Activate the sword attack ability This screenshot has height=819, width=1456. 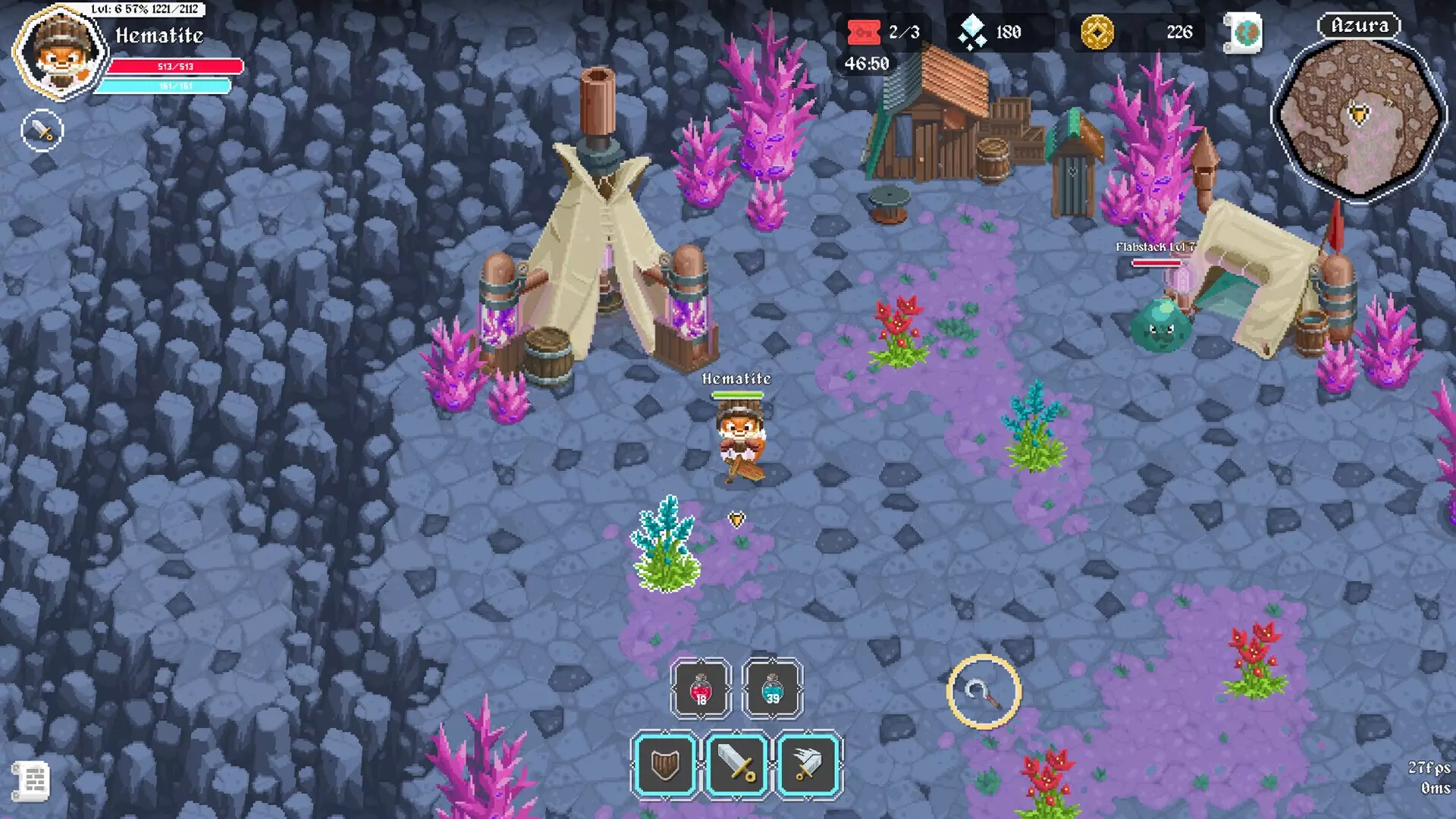pyautogui.click(x=736, y=764)
